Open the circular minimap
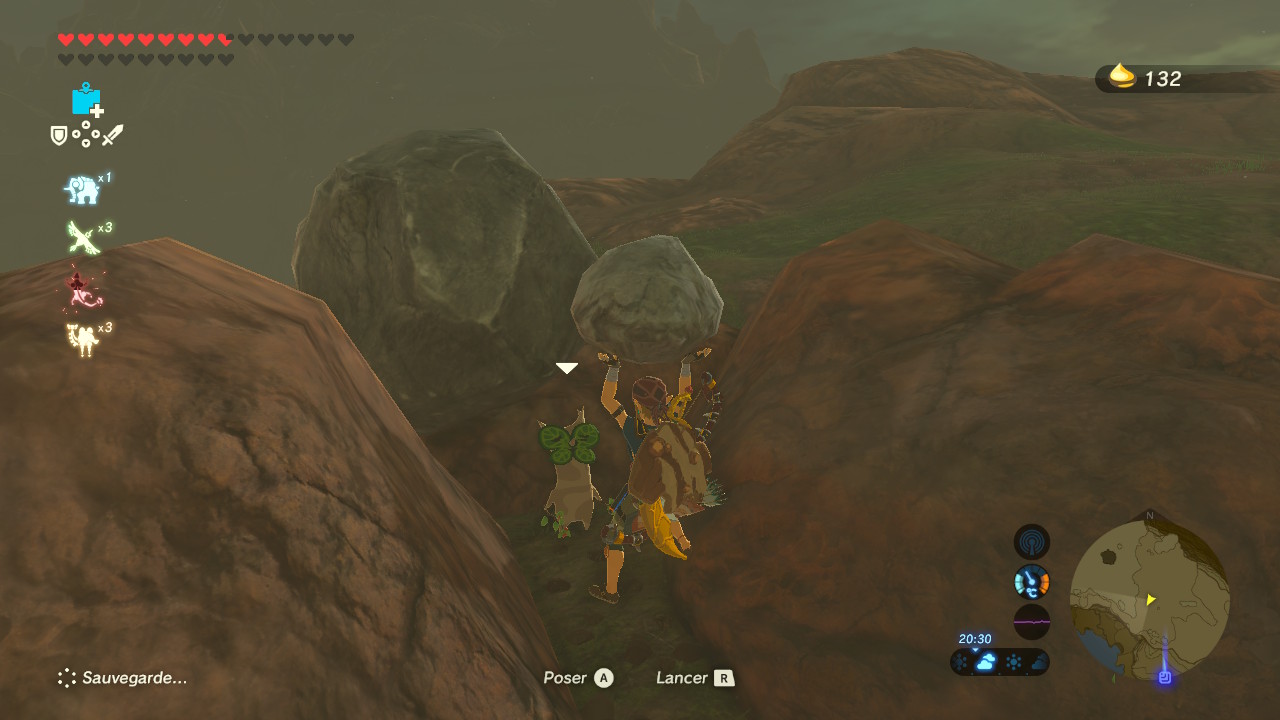The image size is (1280, 720). tap(1149, 600)
